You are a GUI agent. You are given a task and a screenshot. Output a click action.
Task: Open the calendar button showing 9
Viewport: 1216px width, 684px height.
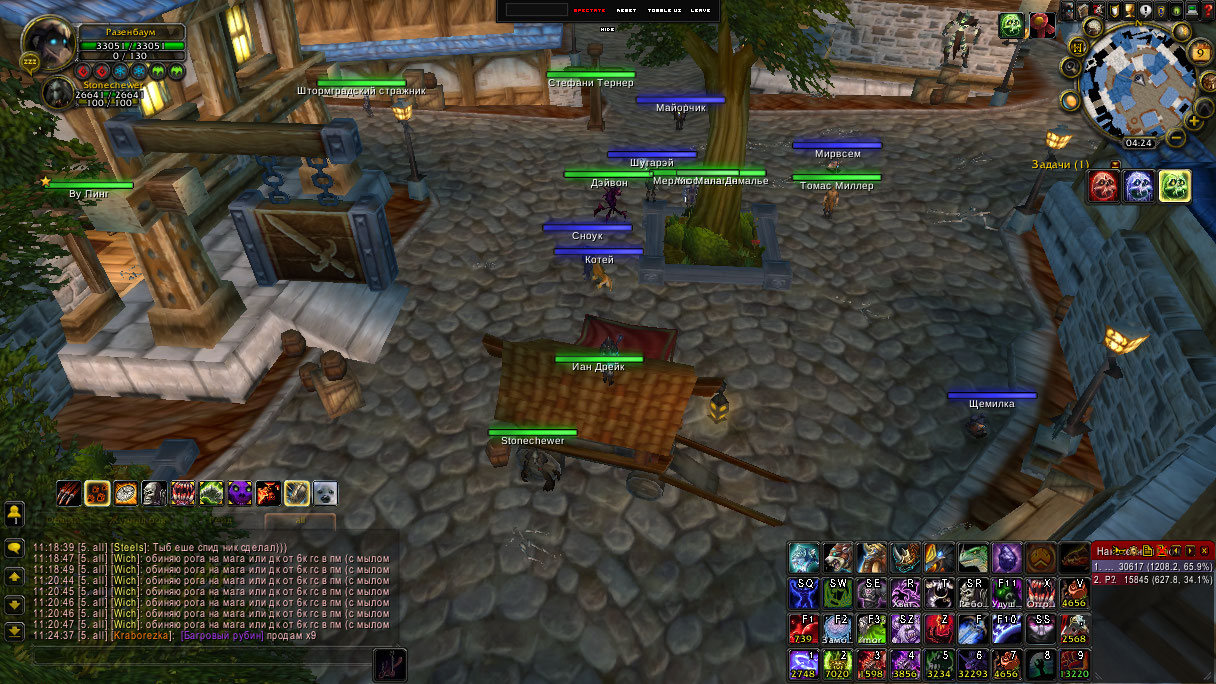[1201, 51]
